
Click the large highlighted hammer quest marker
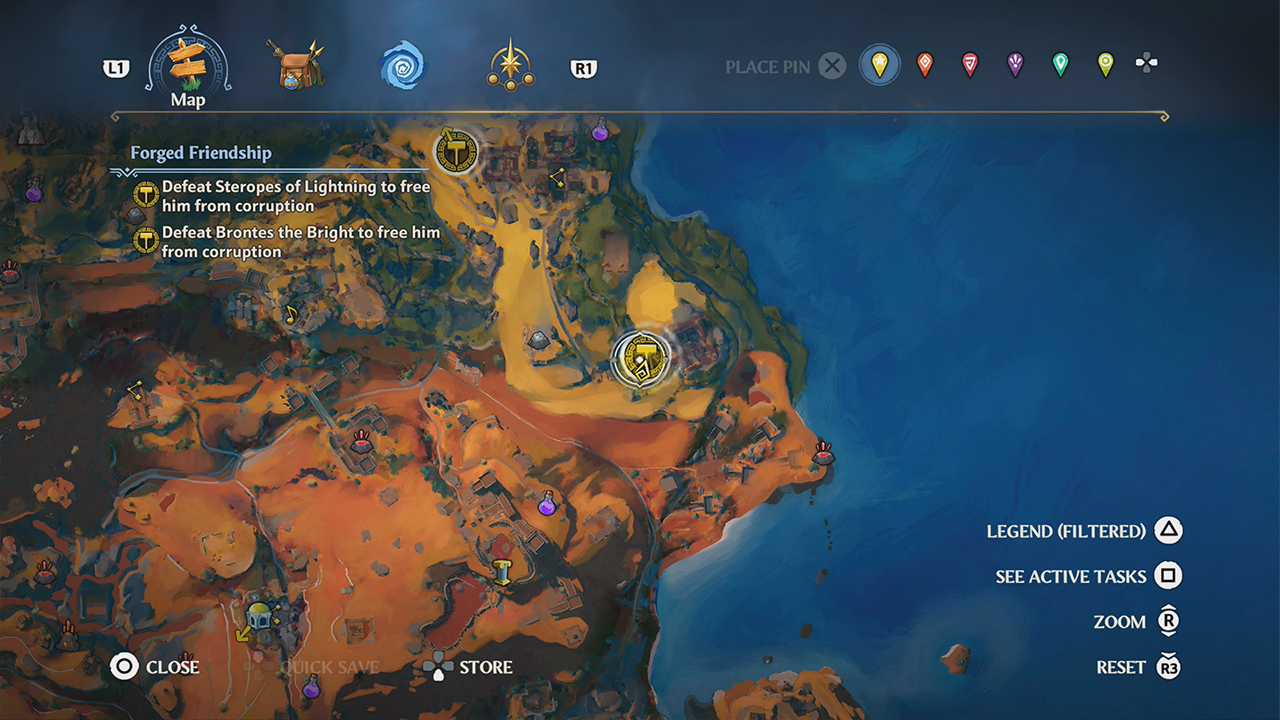pyautogui.click(x=642, y=359)
